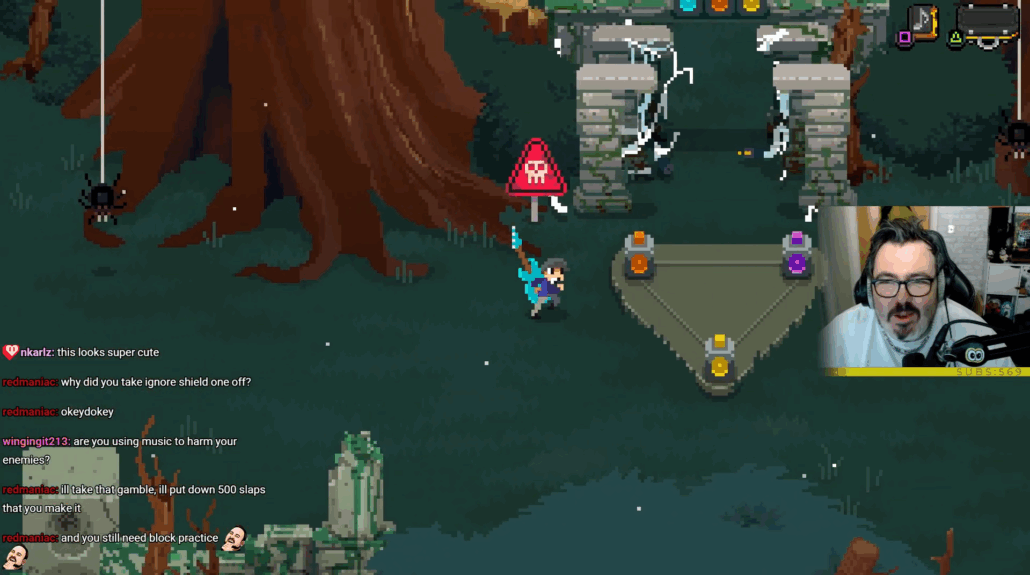
Task: Click the streamer webcam feed
Action: [x=923, y=289]
